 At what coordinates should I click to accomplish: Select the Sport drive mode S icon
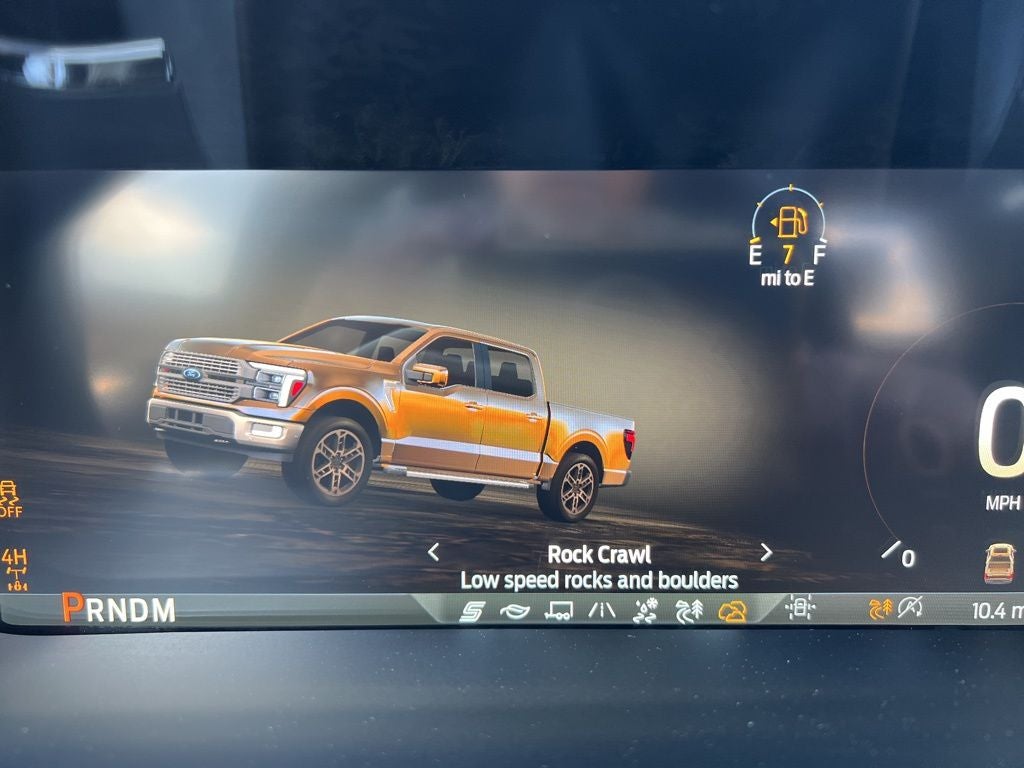tap(471, 611)
